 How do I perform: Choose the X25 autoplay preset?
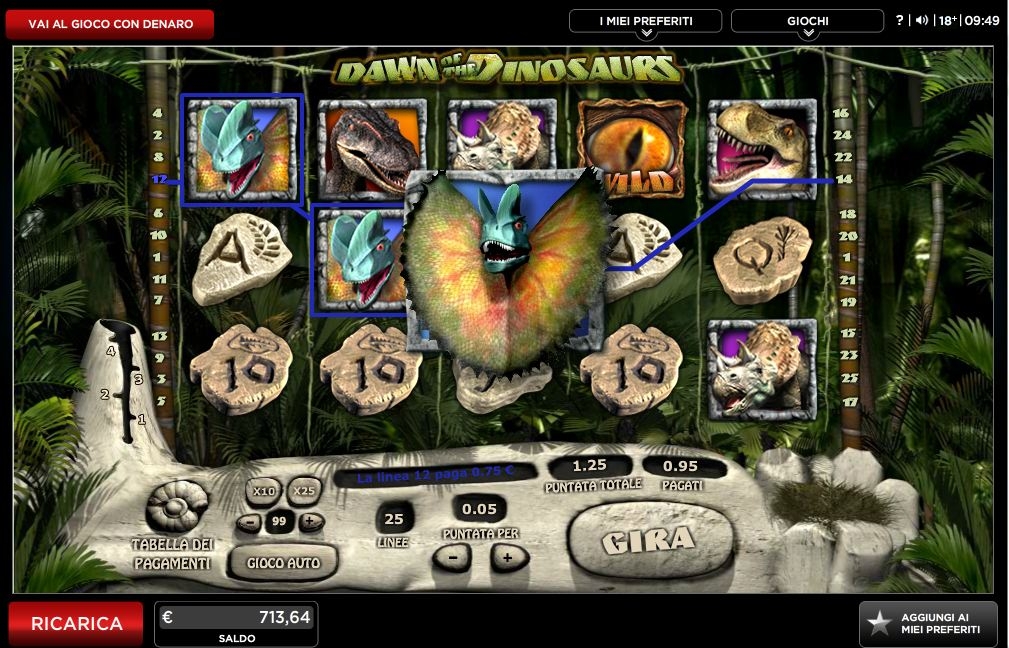304,491
